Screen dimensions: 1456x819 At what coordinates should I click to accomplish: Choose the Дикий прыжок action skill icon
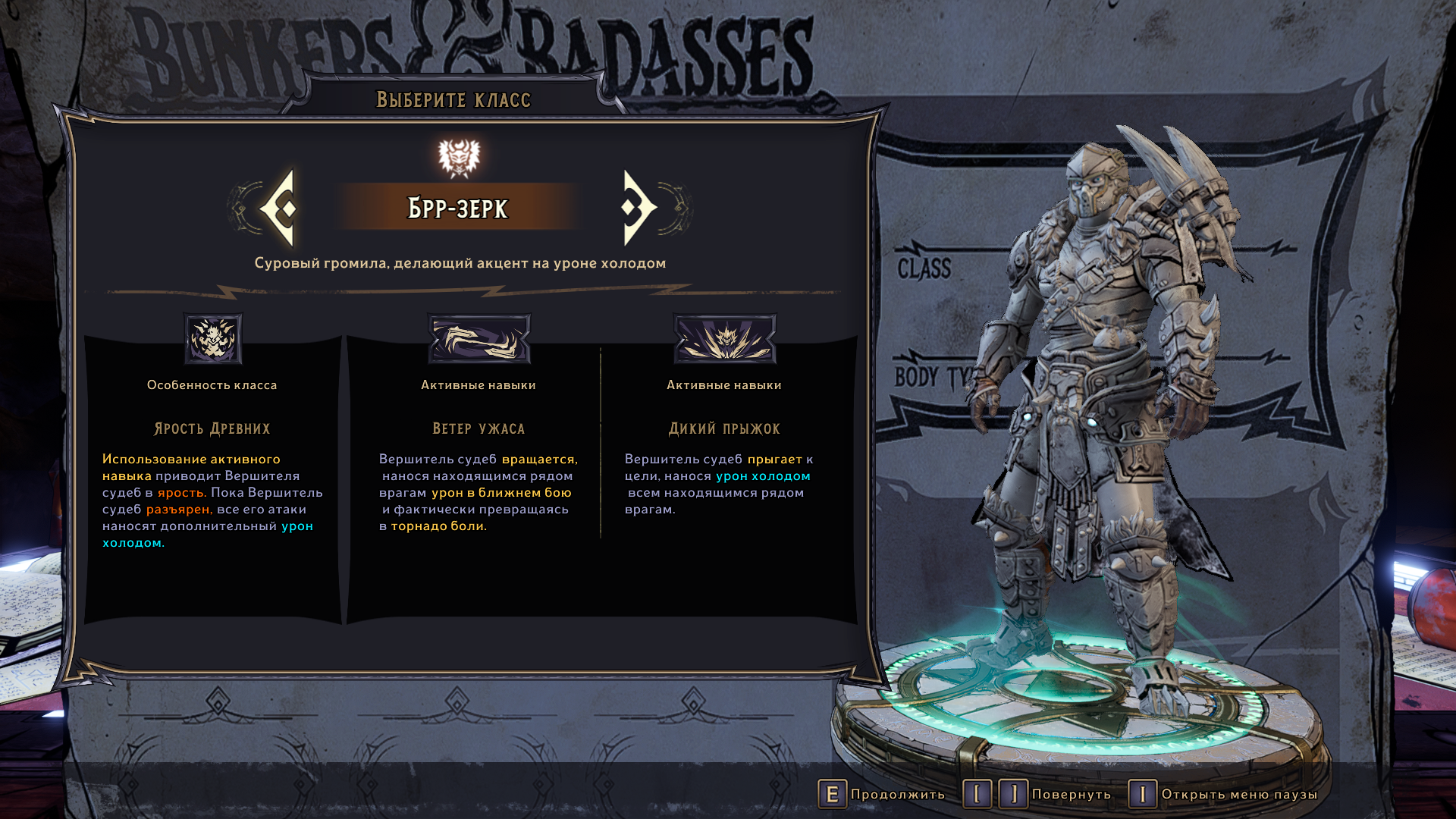[x=724, y=339]
